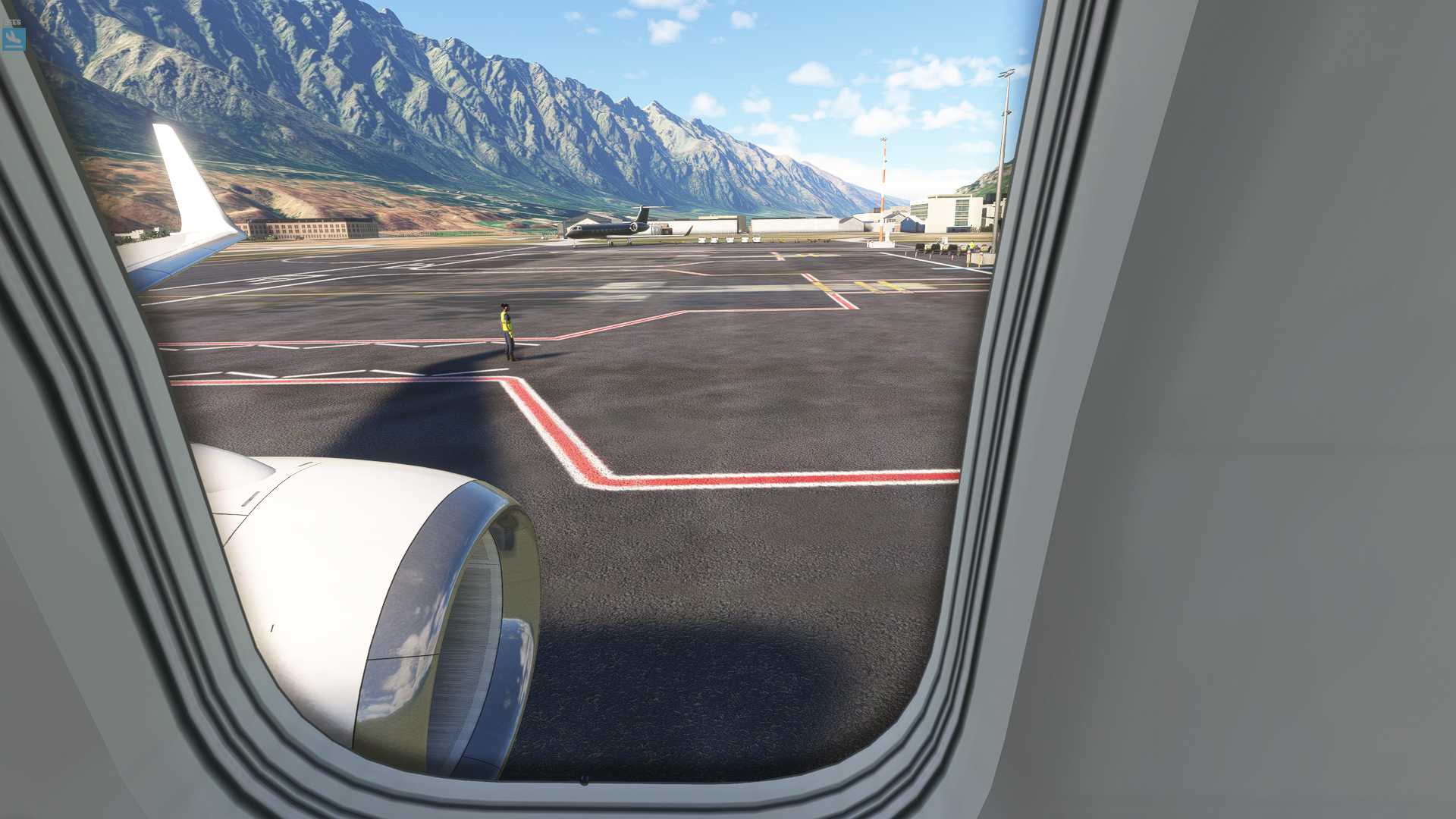Image resolution: width=1456 pixels, height=819 pixels.
Task: Click the blue airplane icon in the corner
Action: click(14, 39)
